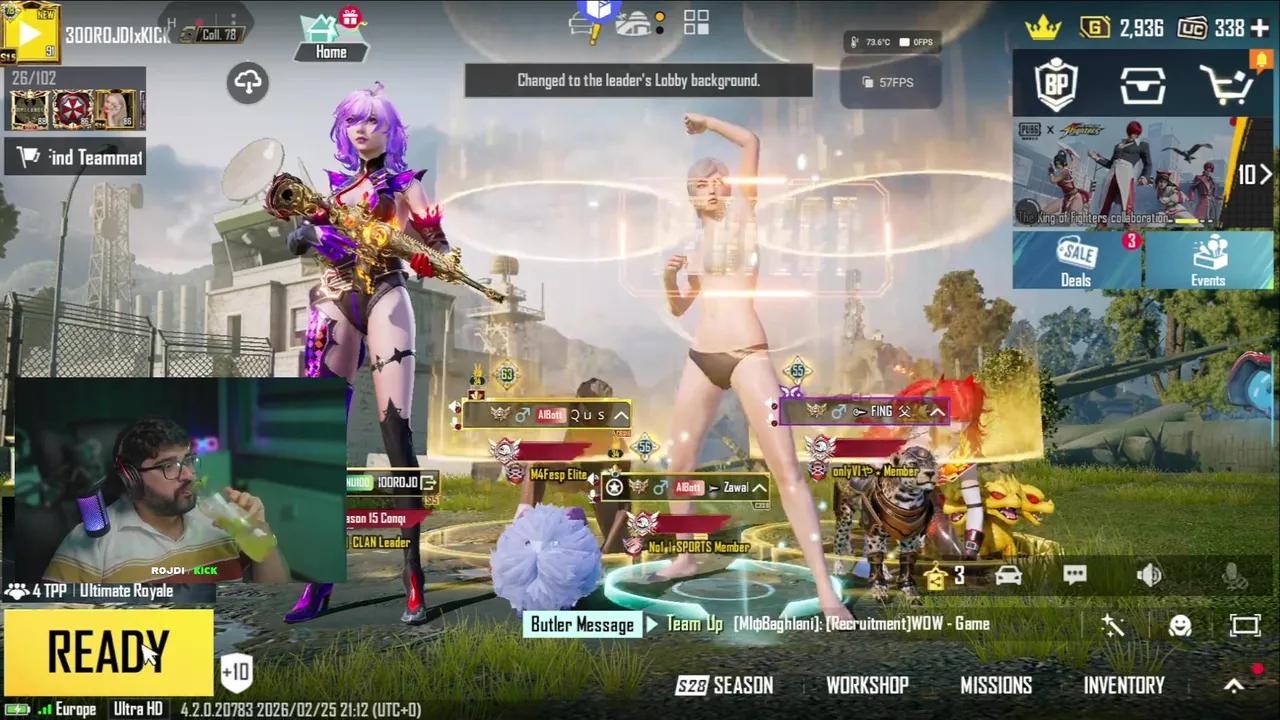Toggle the emoji reaction icon near bottom right
This screenshot has width=1280, height=720.
1180,625
